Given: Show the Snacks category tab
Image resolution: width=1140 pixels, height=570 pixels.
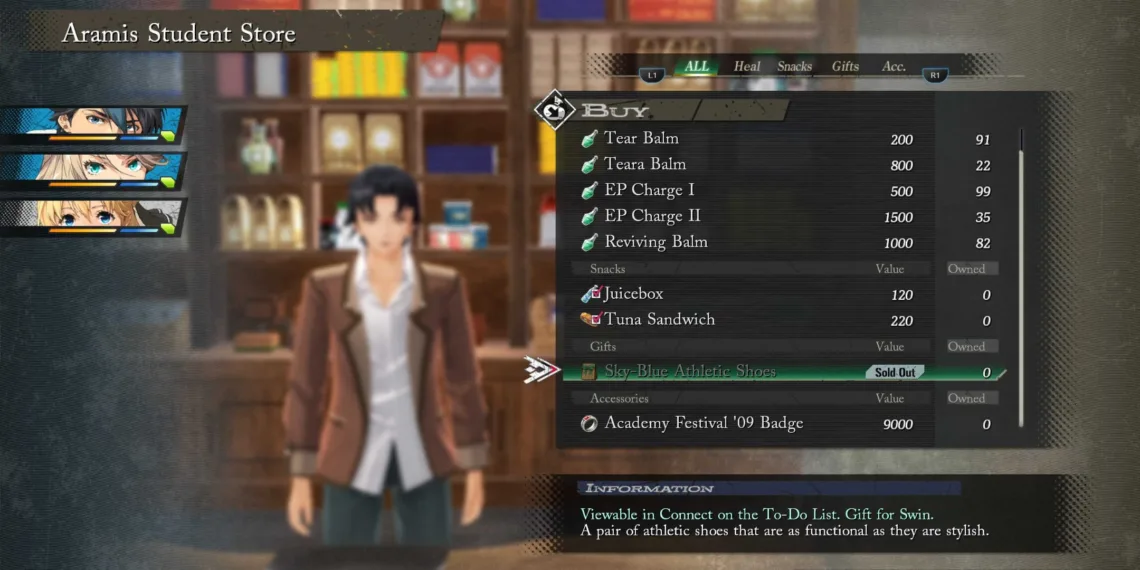Looking at the screenshot, I should click(795, 67).
